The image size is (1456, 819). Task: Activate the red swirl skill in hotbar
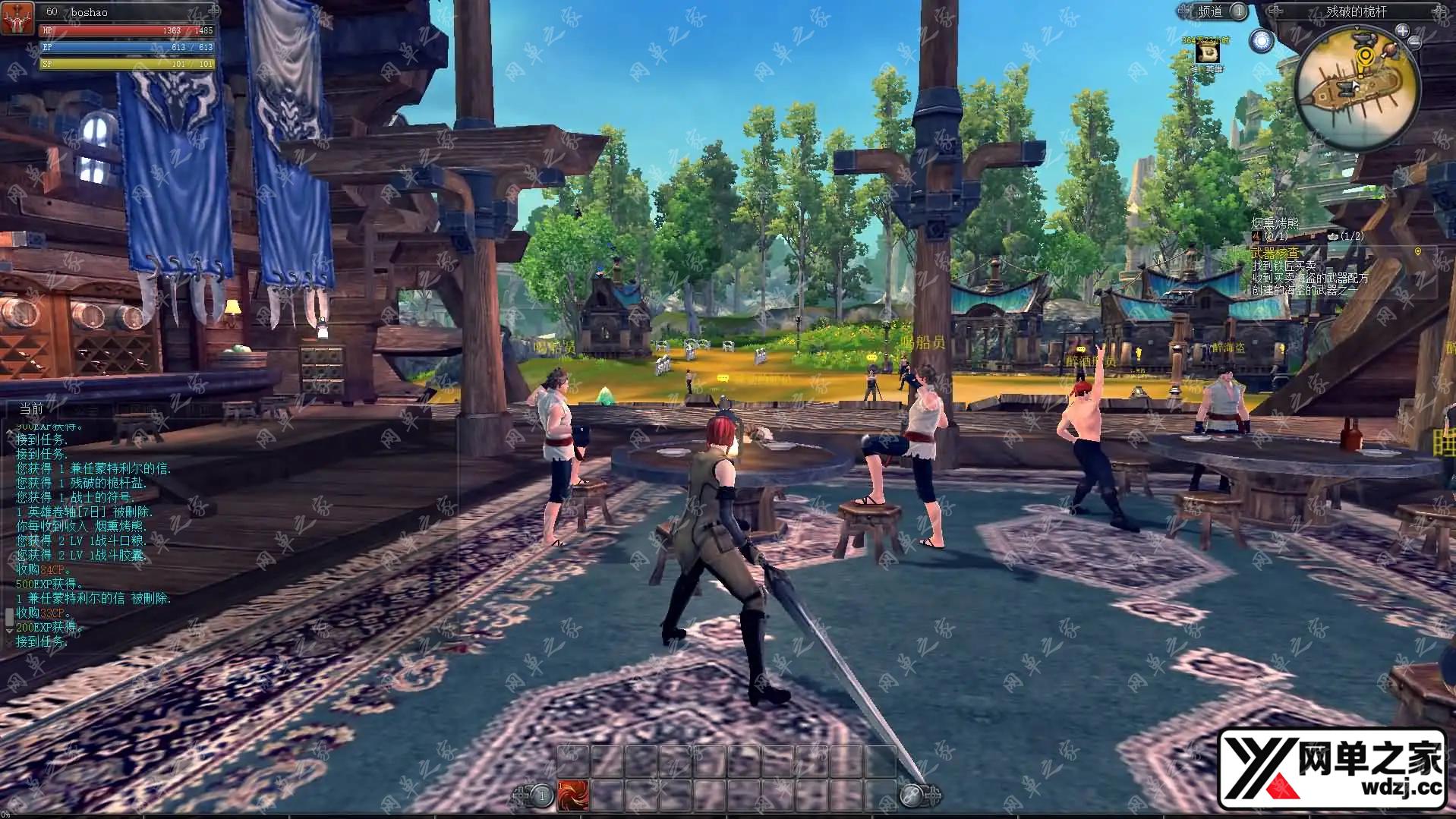573,795
